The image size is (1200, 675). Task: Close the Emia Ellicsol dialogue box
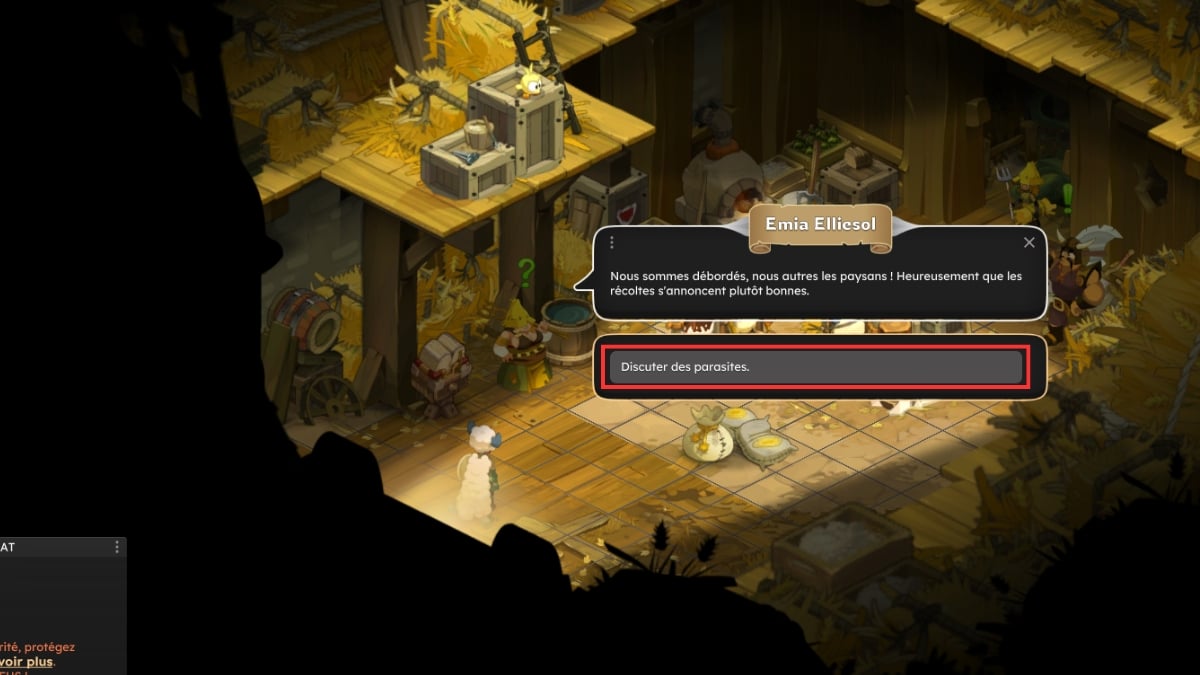coord(1029,242)
